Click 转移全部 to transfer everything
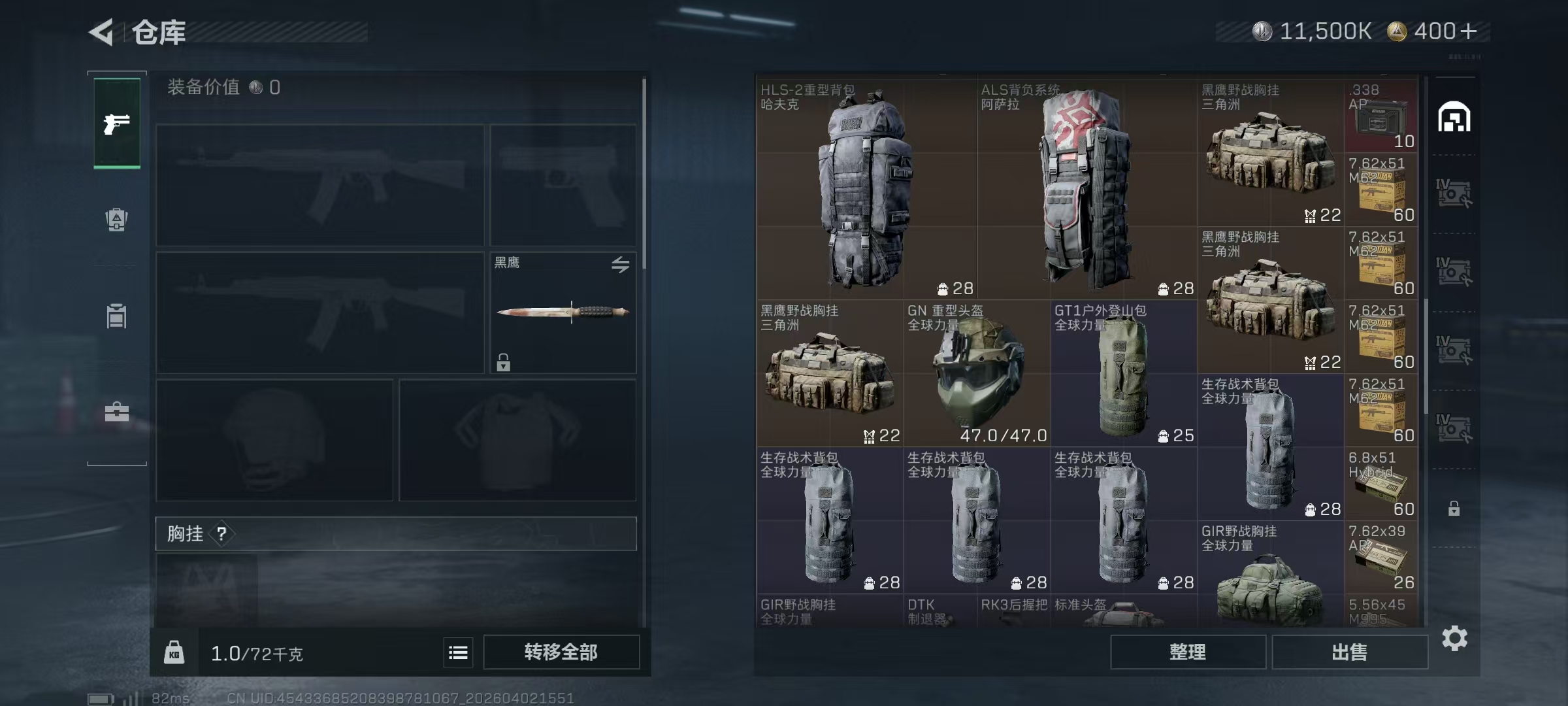 pyautogui.click(x=561, y=652)
